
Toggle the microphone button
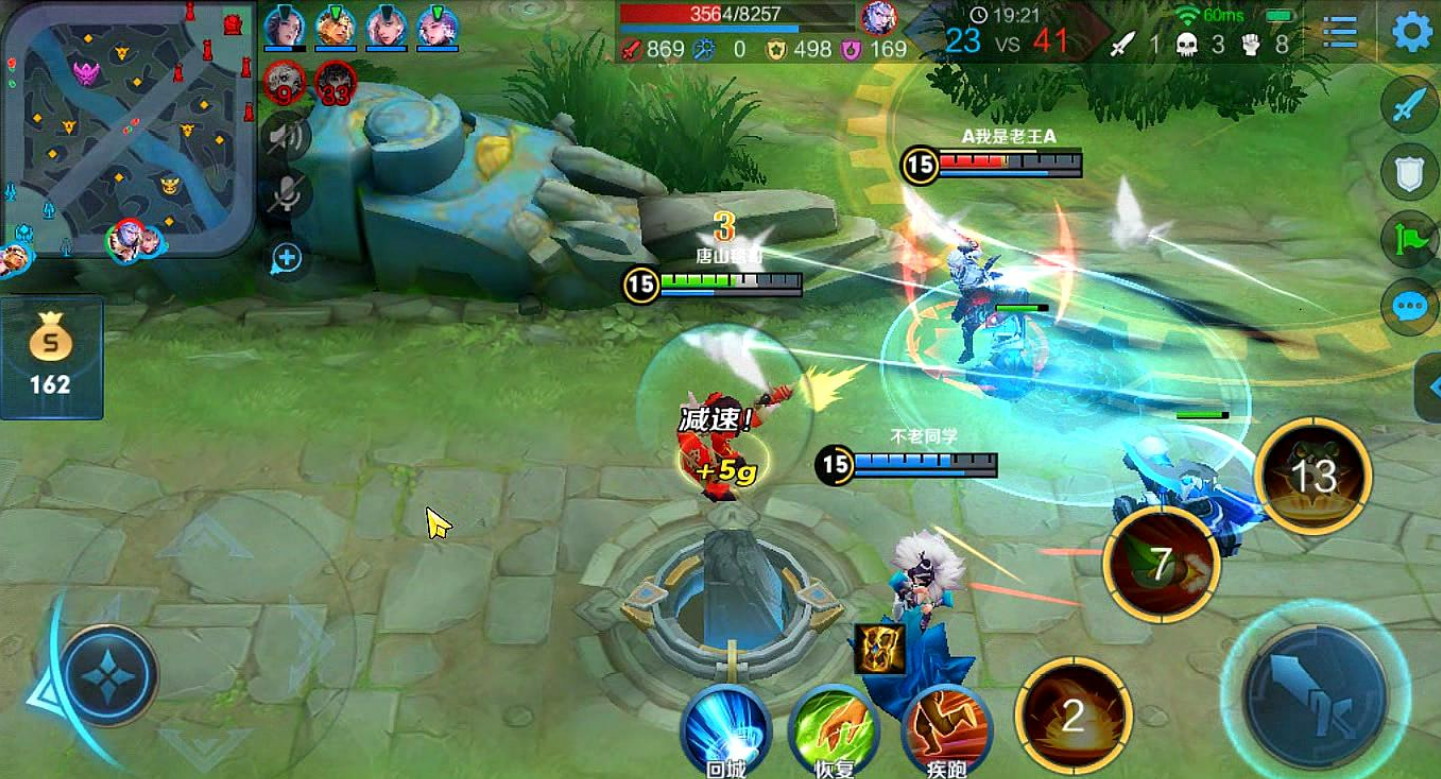point(286,194)
